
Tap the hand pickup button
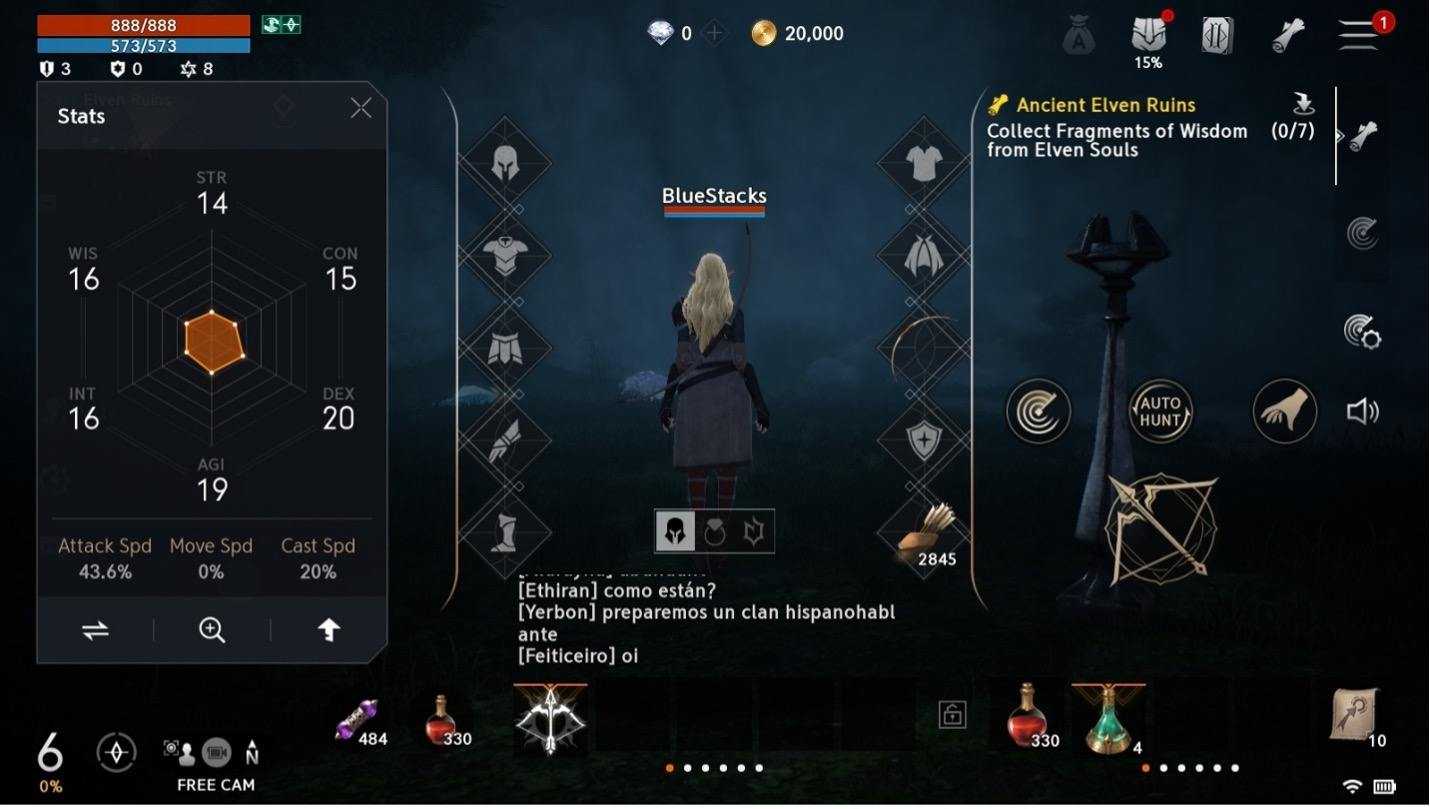click(x=1285, y=411)
